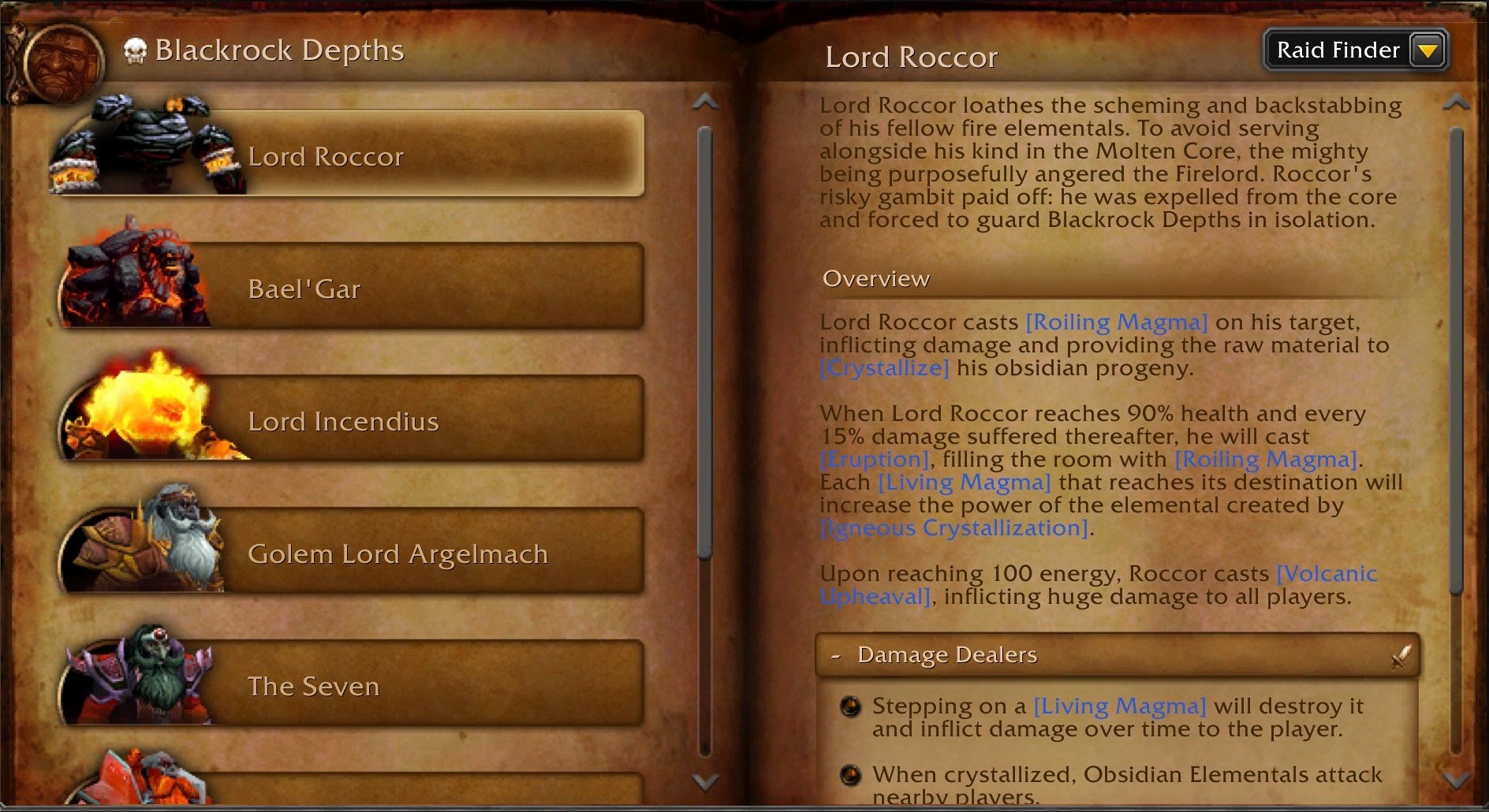Select Lord Roccor in the boss list
Image resolution: width=1489 pixels, height=812 pixels.
(426, 155)
